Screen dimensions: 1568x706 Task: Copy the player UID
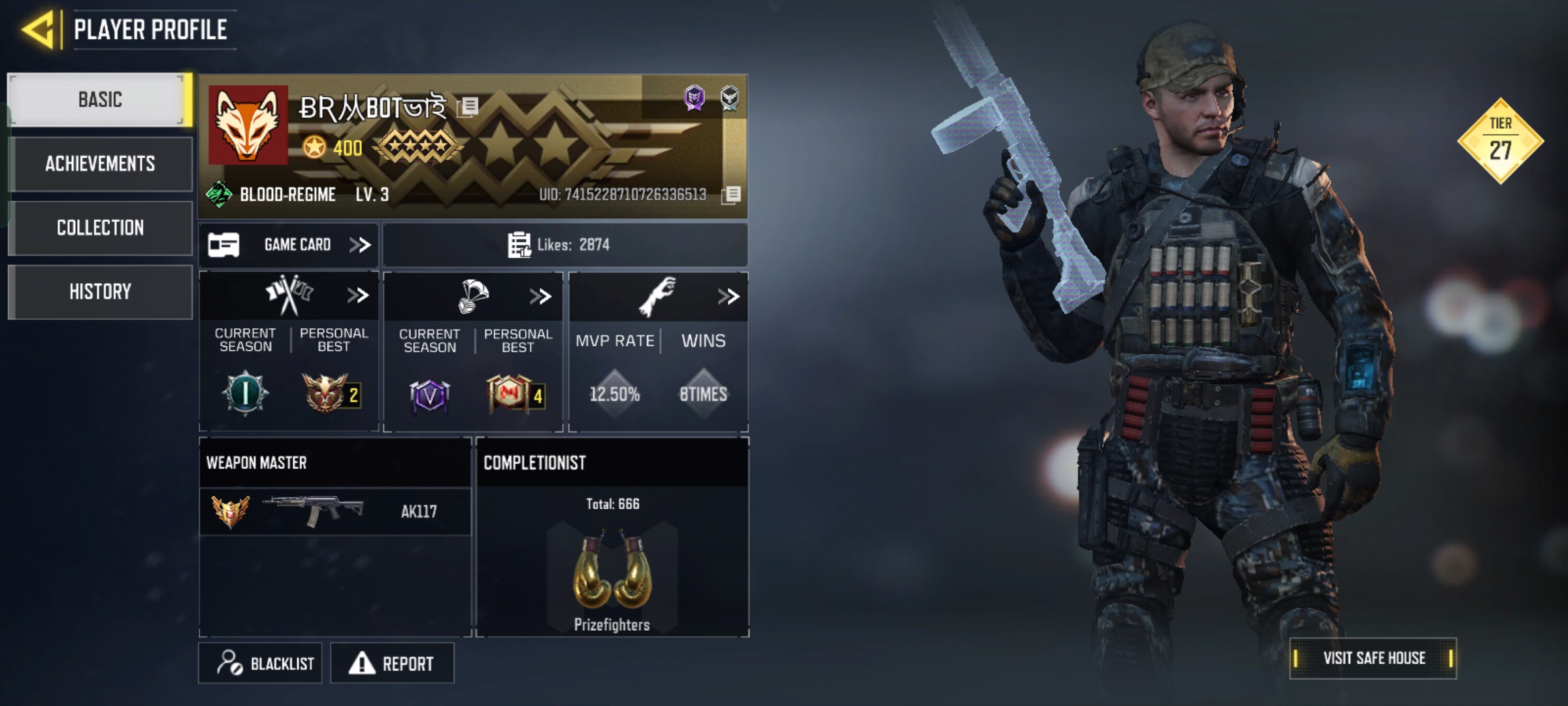tap(732, 194)
